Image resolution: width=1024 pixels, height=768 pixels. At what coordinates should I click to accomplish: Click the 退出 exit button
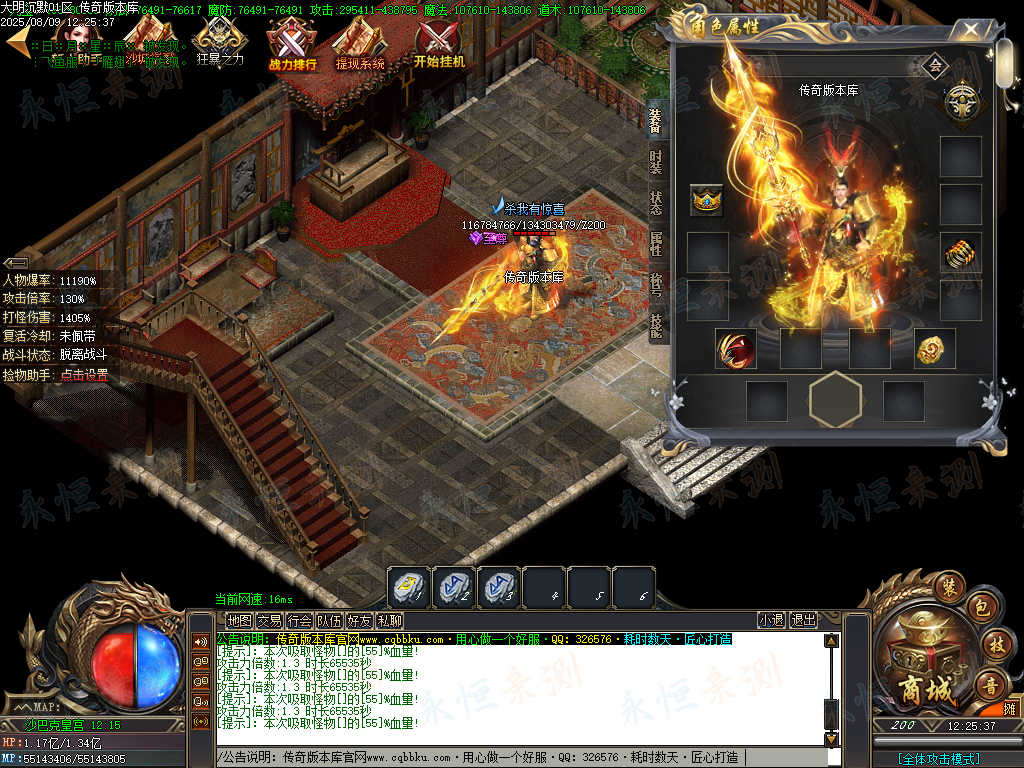[x=804, y=620]
